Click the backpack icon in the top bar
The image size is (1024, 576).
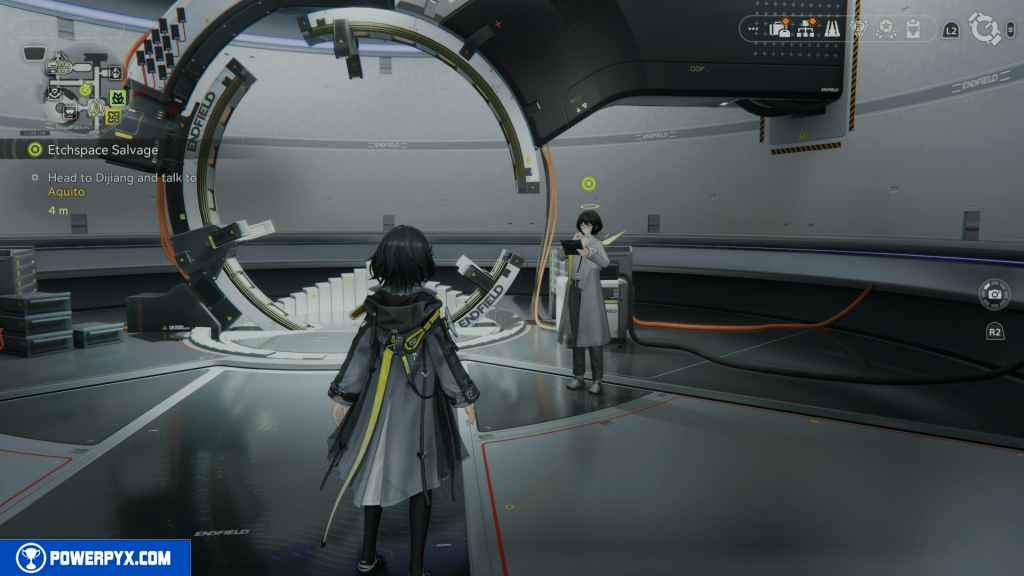(x=780, y=29)
